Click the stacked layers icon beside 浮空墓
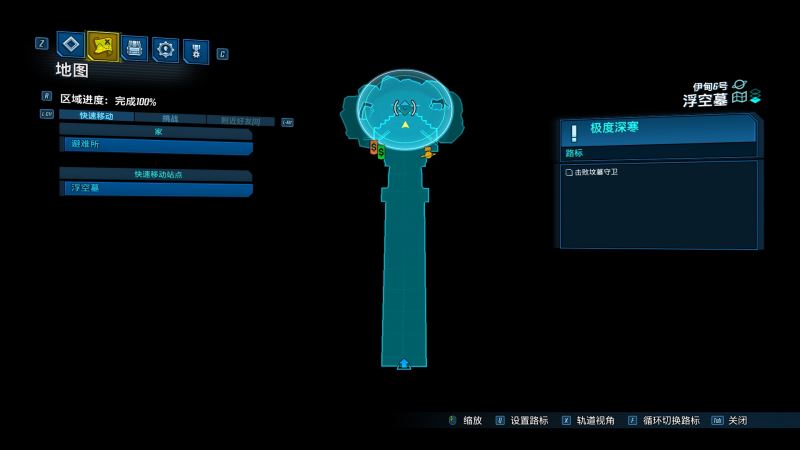Image resolution: width=800 pixels, height=450 pixels. [x=755, y=96]
